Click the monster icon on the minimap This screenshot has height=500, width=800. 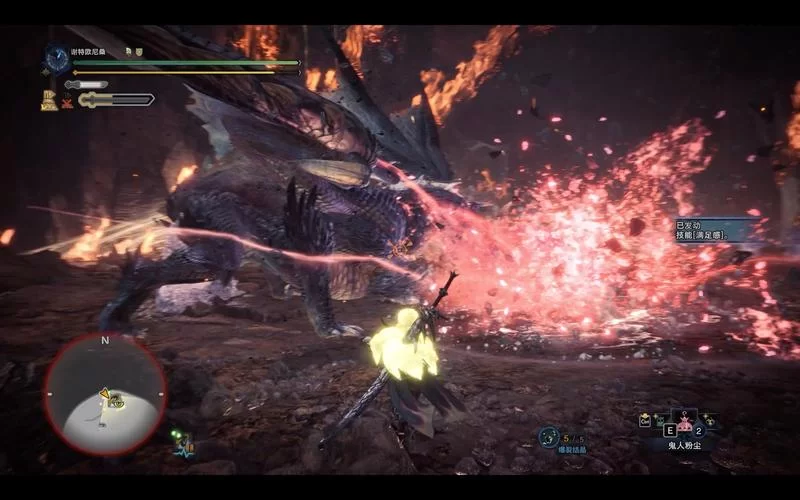115,402
